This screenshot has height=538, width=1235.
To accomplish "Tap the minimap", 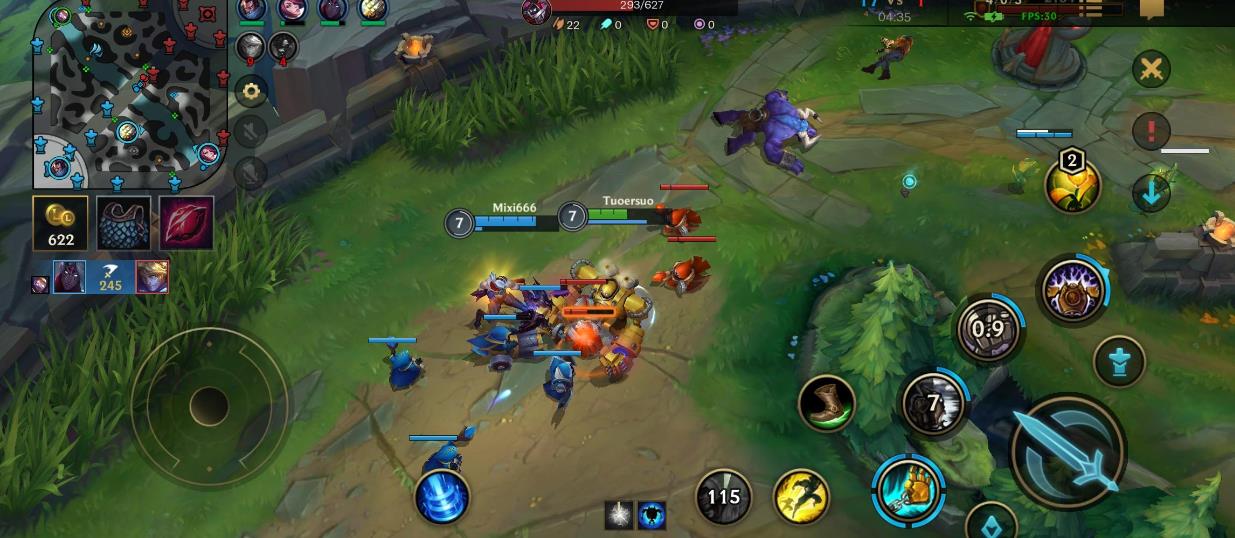I will pyautogui.click(x=130, y=95).
